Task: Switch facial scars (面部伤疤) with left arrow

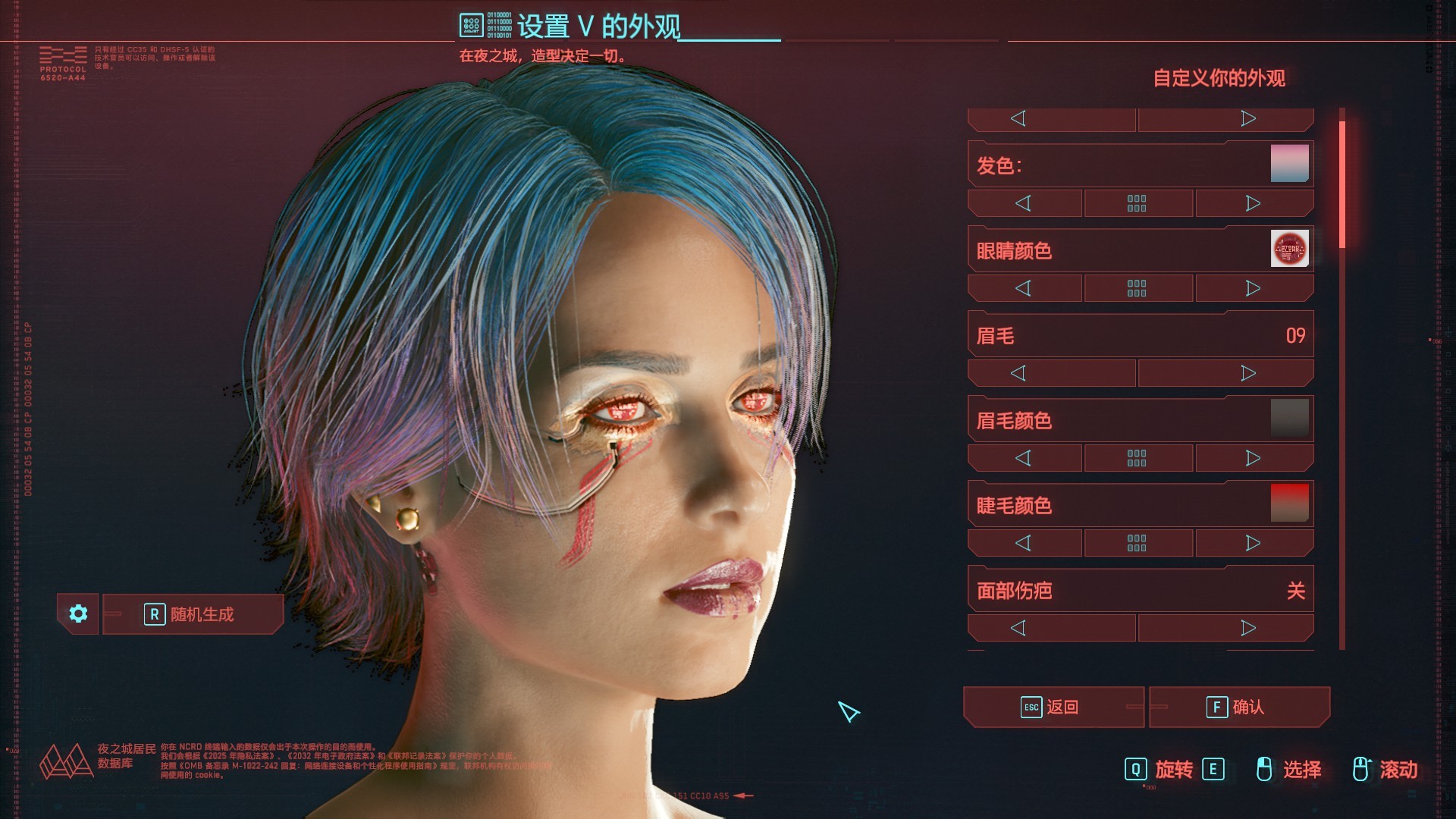Action: (1018, 628)
